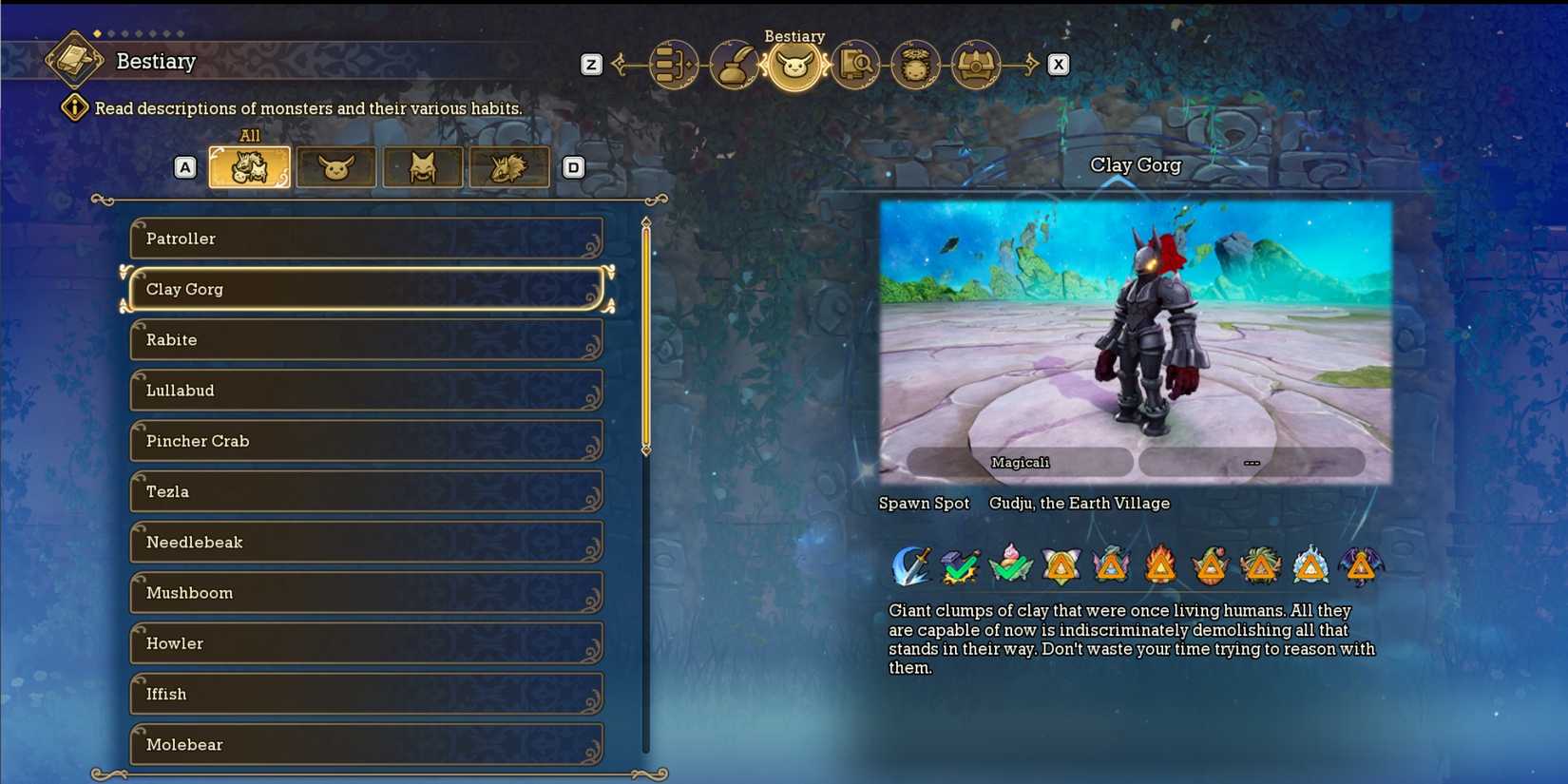Screen dimensions: 1568x784
Task: Select the All monsters filter tab
Action: pos(249,166)
